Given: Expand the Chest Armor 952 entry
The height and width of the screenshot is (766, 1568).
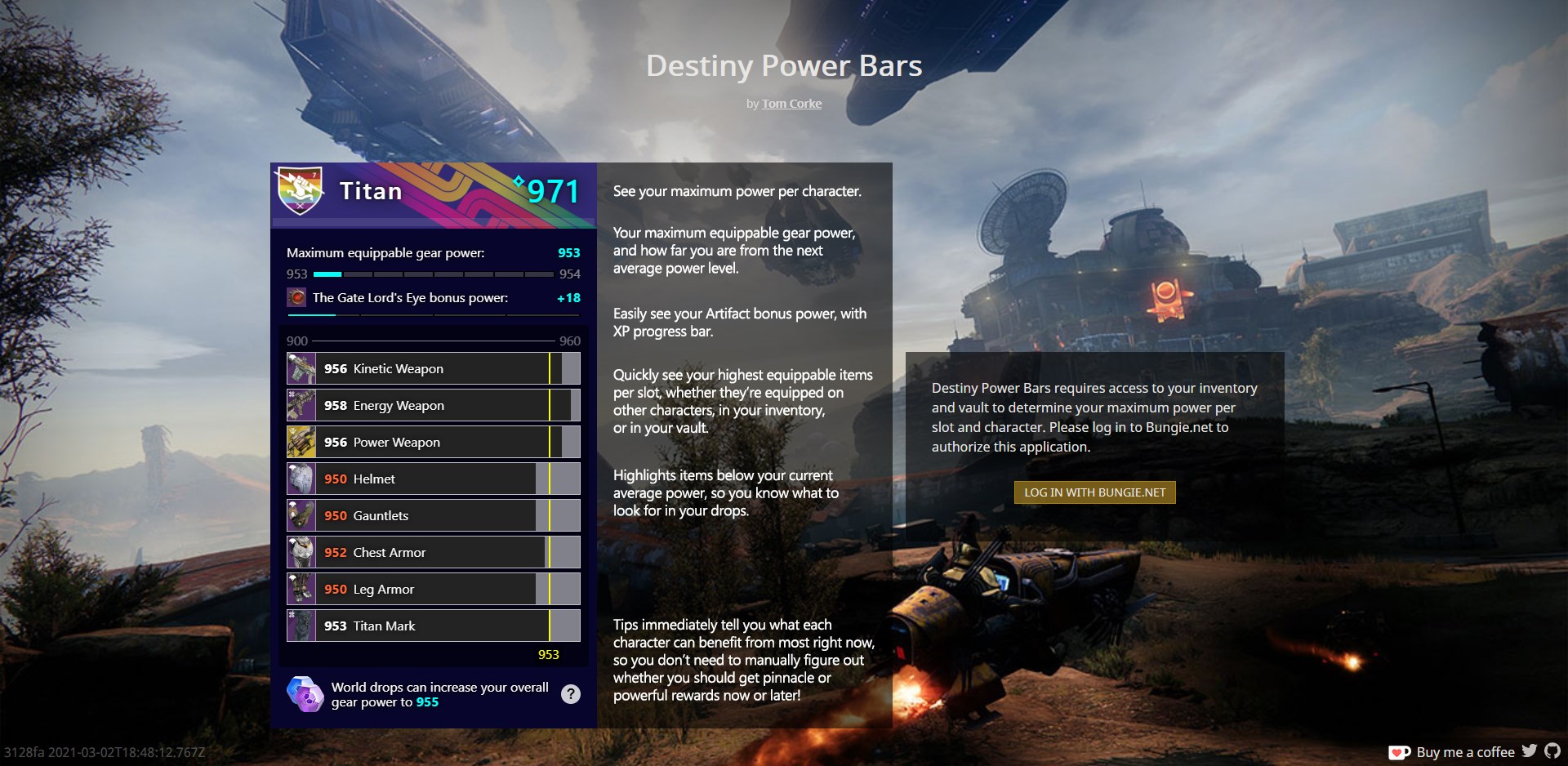Looking at the screenshot, I should point(433,552).
